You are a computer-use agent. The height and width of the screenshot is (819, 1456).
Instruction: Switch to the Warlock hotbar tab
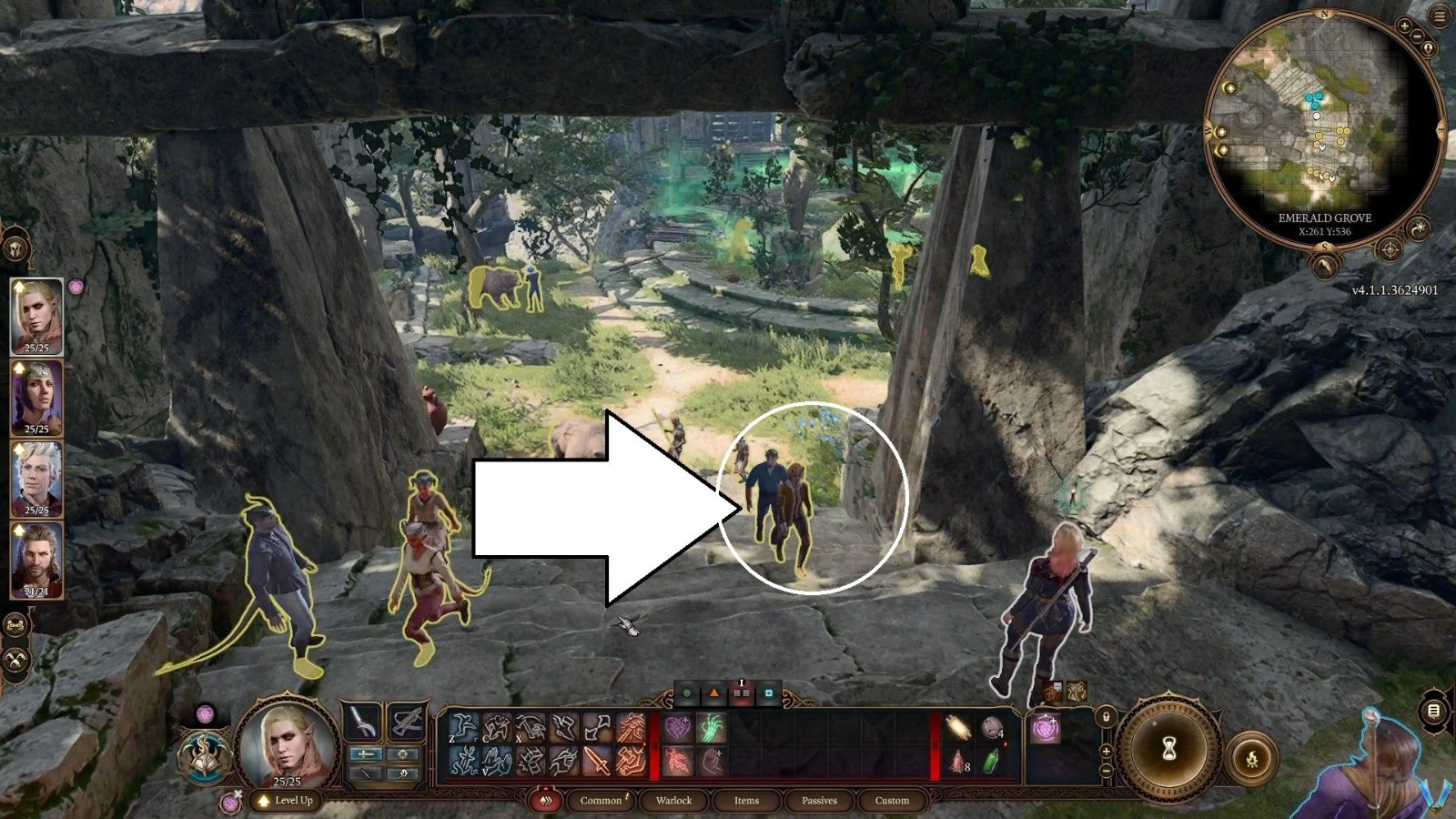pyautogui.click(x=673, y=801)
